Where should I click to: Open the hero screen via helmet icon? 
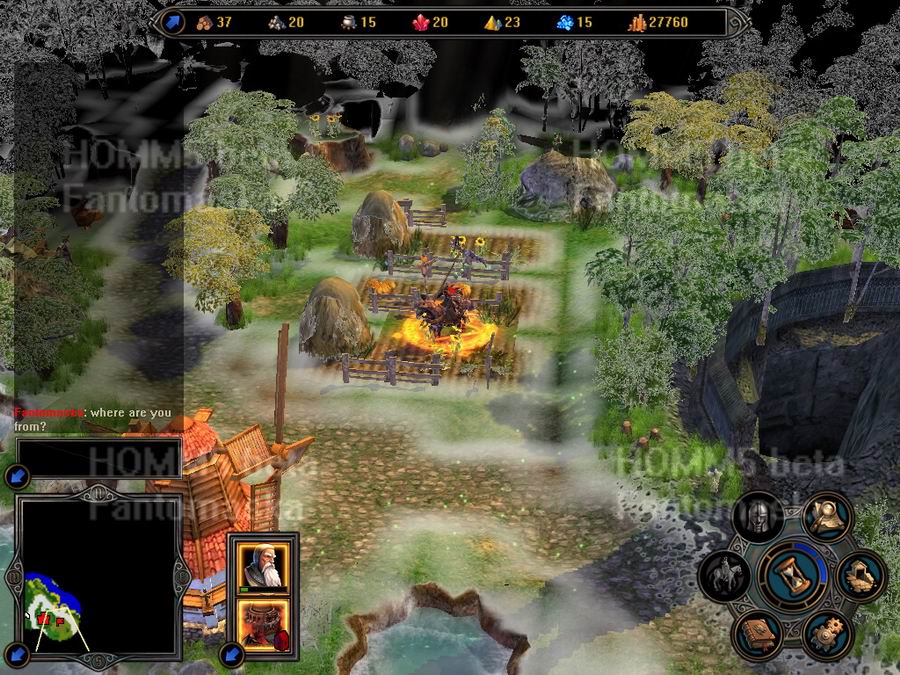[x=757, y=517]
